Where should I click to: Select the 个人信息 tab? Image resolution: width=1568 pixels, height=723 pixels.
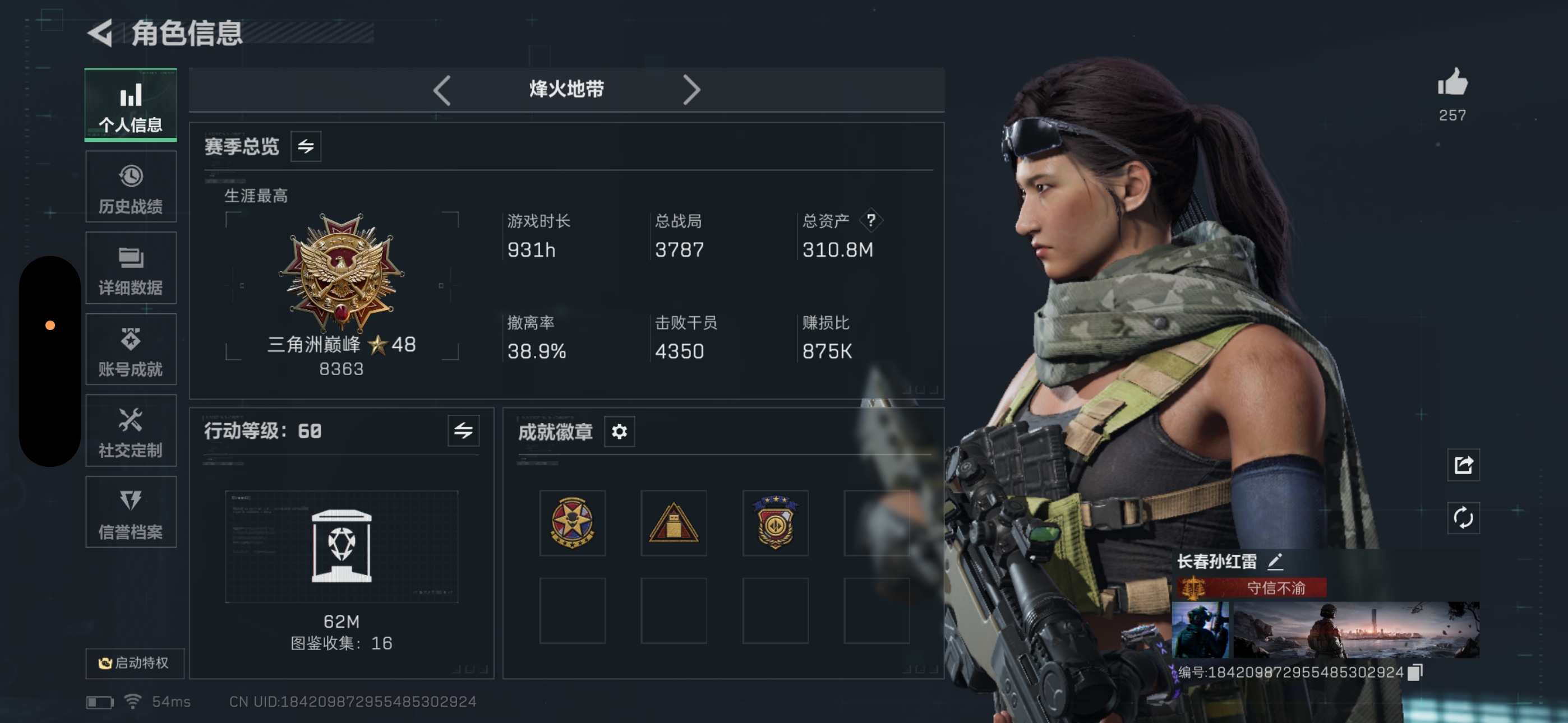[130, 105]
